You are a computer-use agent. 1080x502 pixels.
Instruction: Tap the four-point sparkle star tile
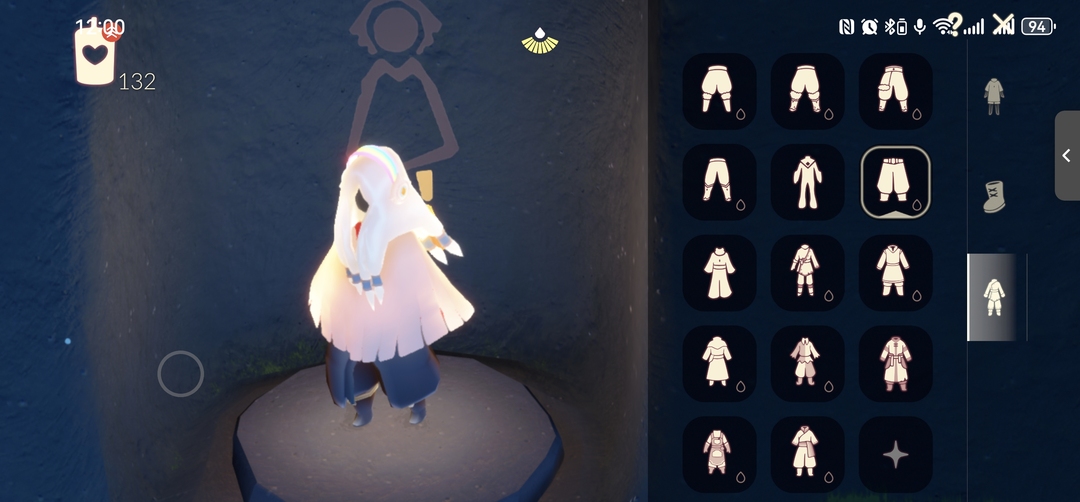coord(896,455)
